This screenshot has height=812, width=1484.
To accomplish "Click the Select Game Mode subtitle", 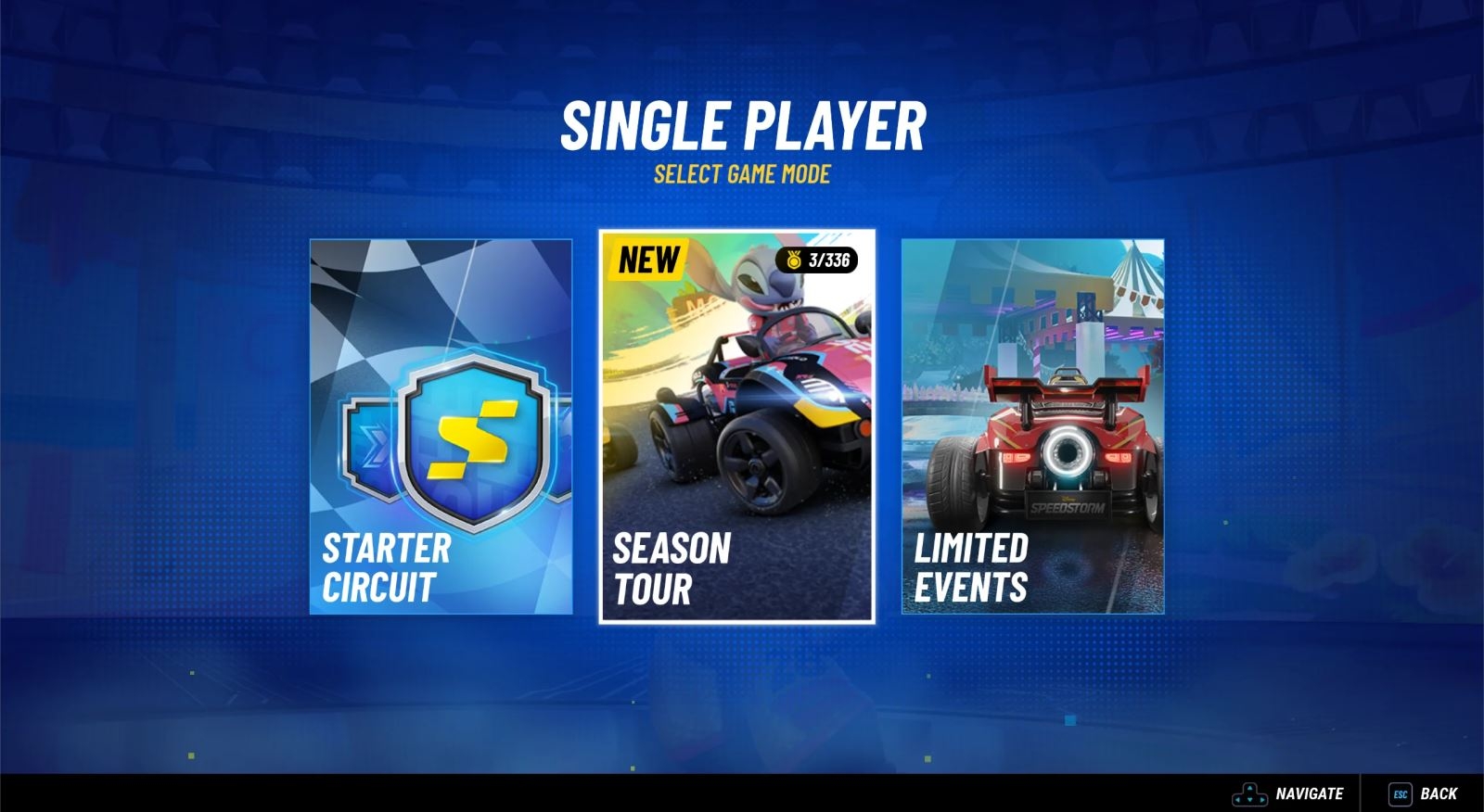I will click(x=742, y=171).
